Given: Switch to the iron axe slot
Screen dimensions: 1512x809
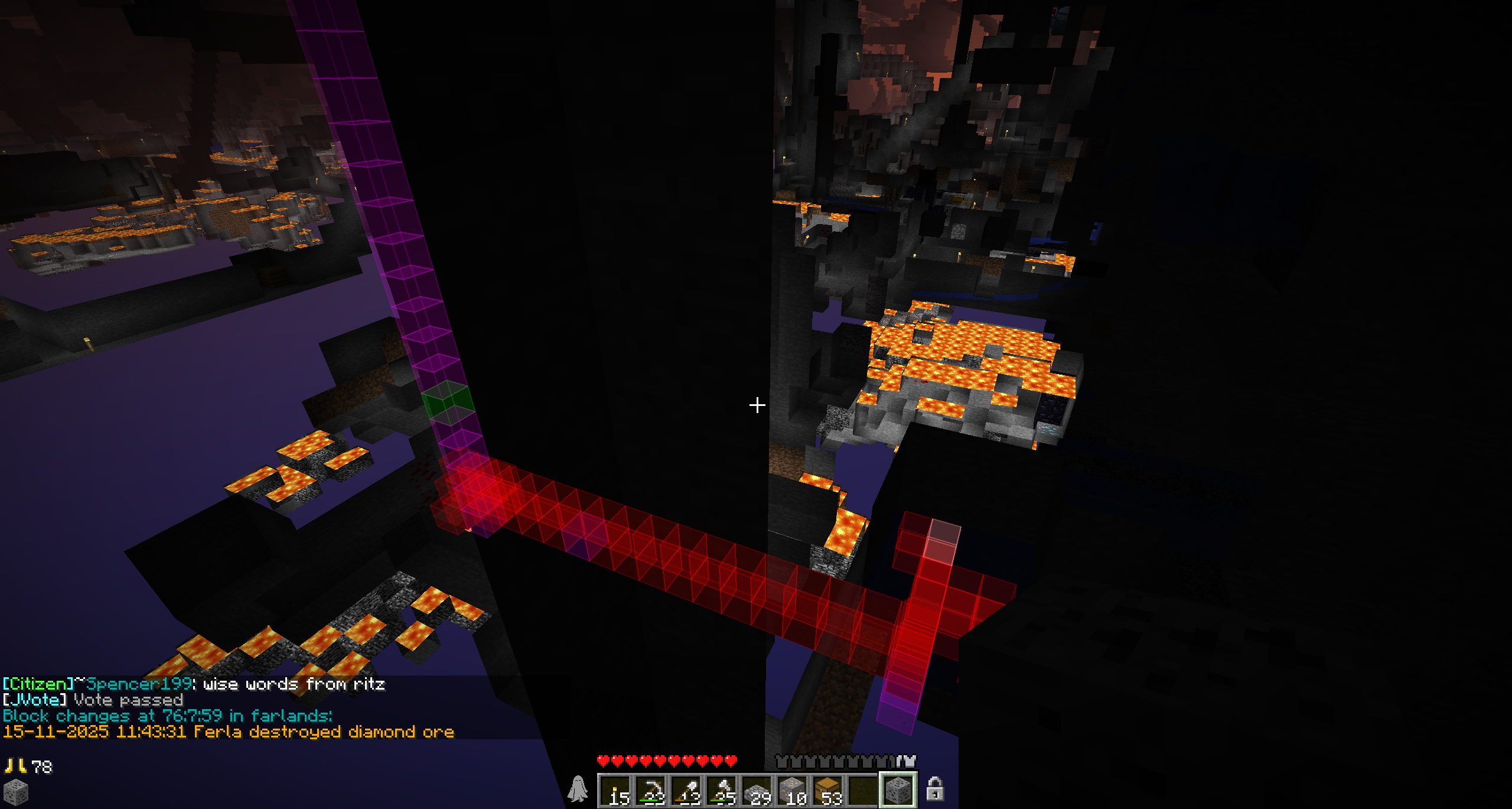Looking at the screenshot, I should 722,790.
